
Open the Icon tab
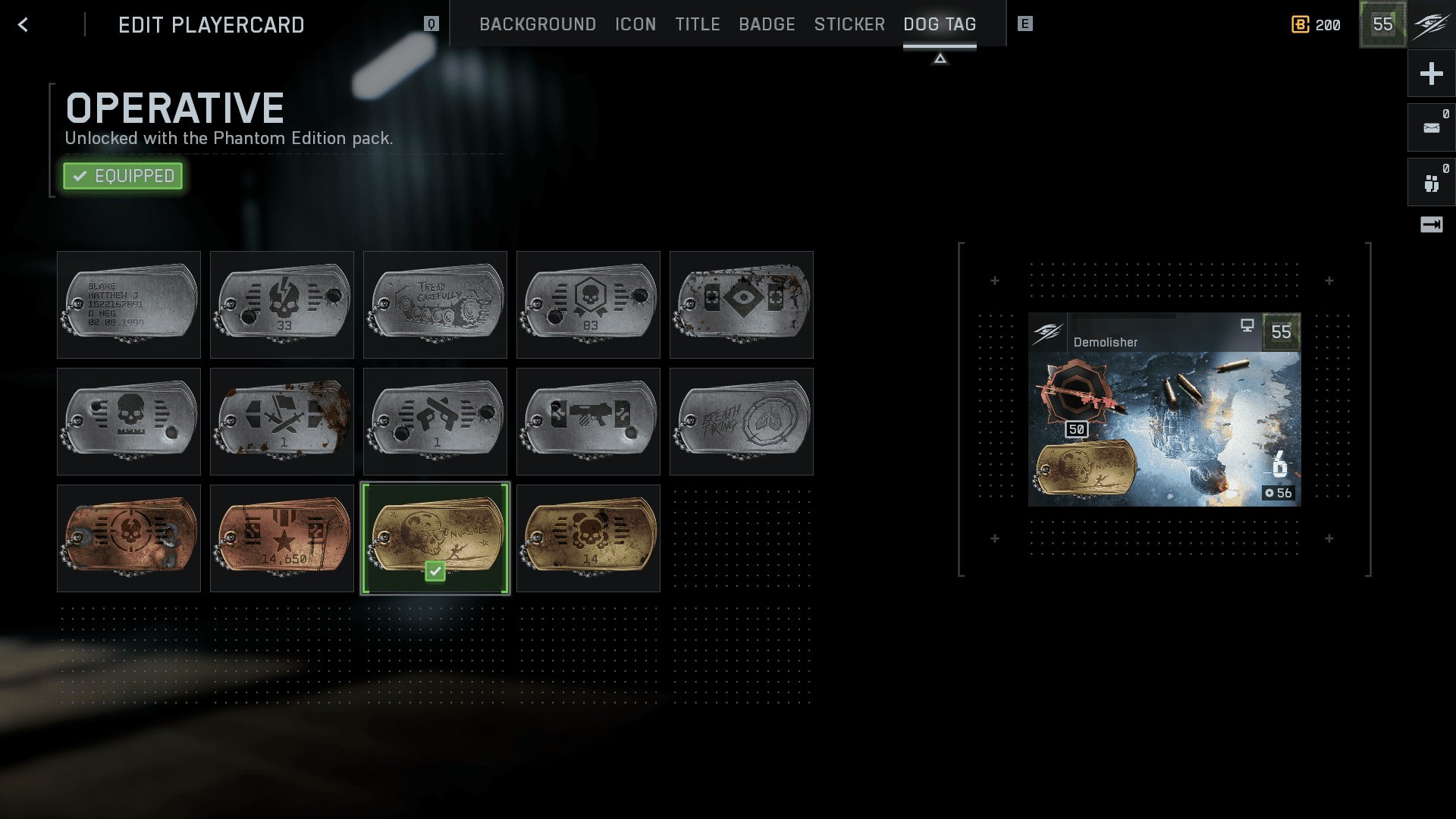[x=635, y=25]
